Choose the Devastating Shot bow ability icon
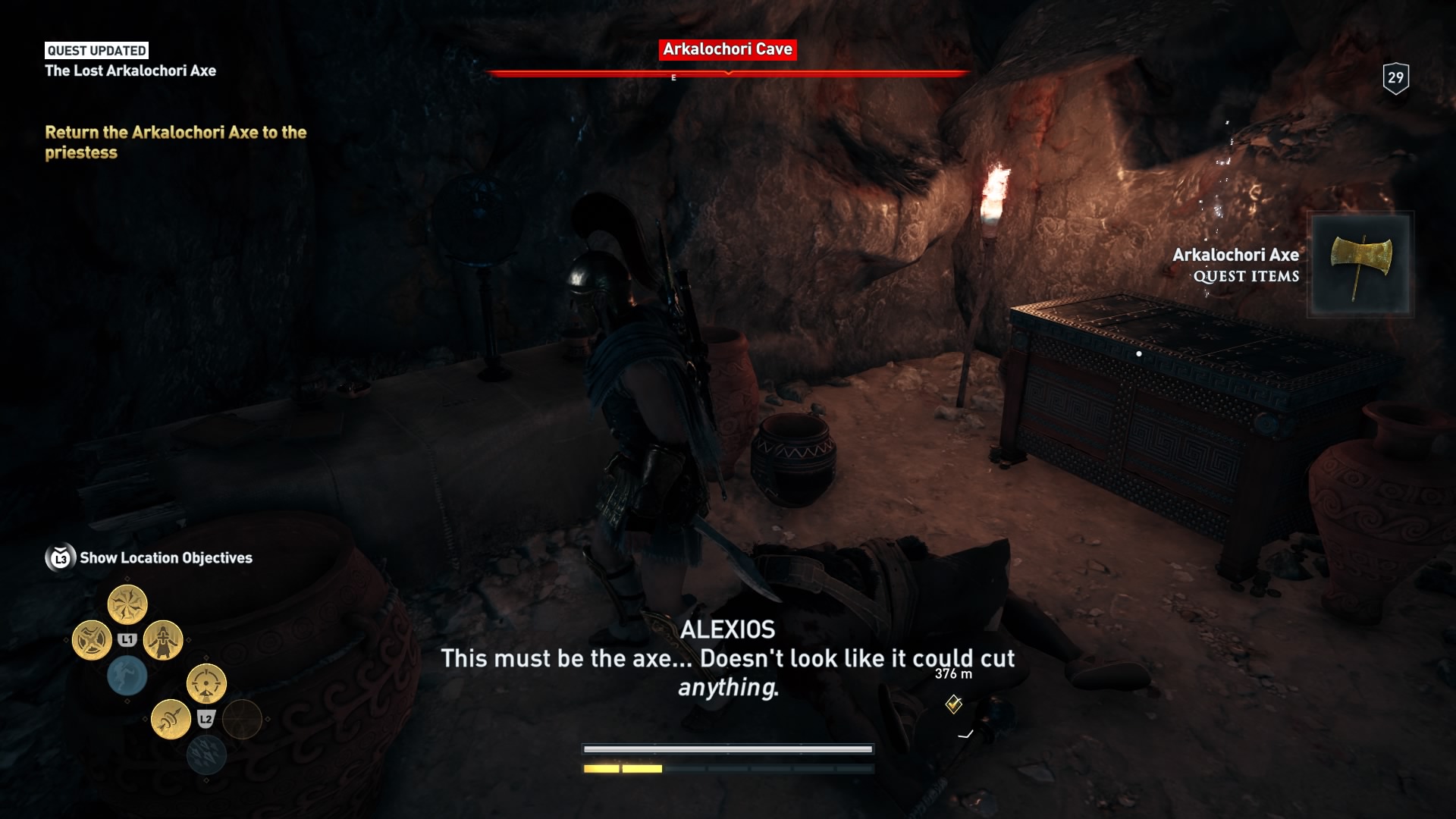This screenshot has width=1456, height=819. point(206,682)
